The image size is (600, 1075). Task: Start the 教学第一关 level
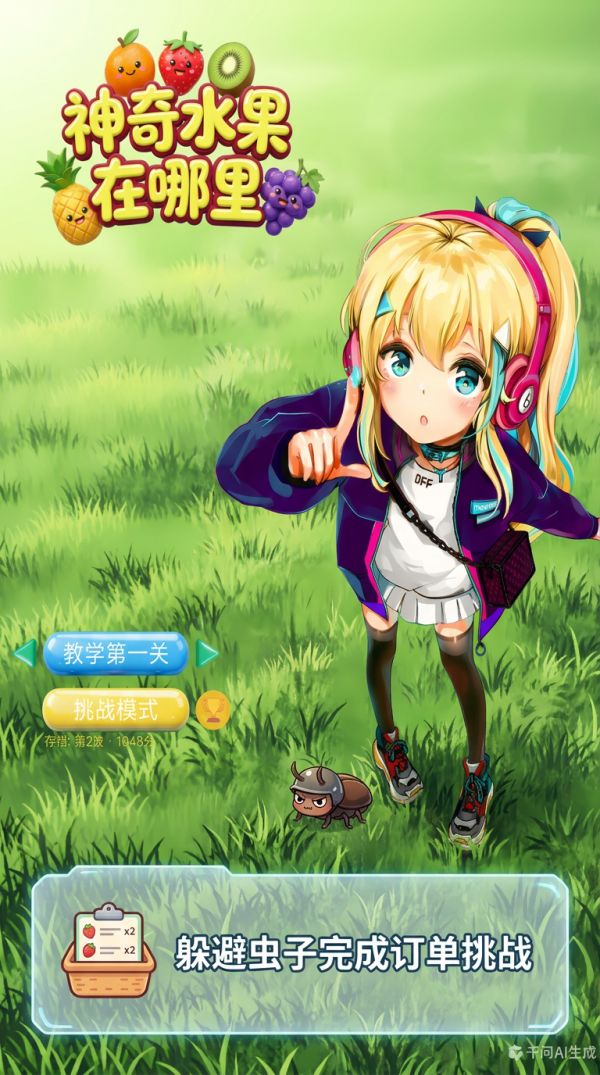click(x=116, y=654)
